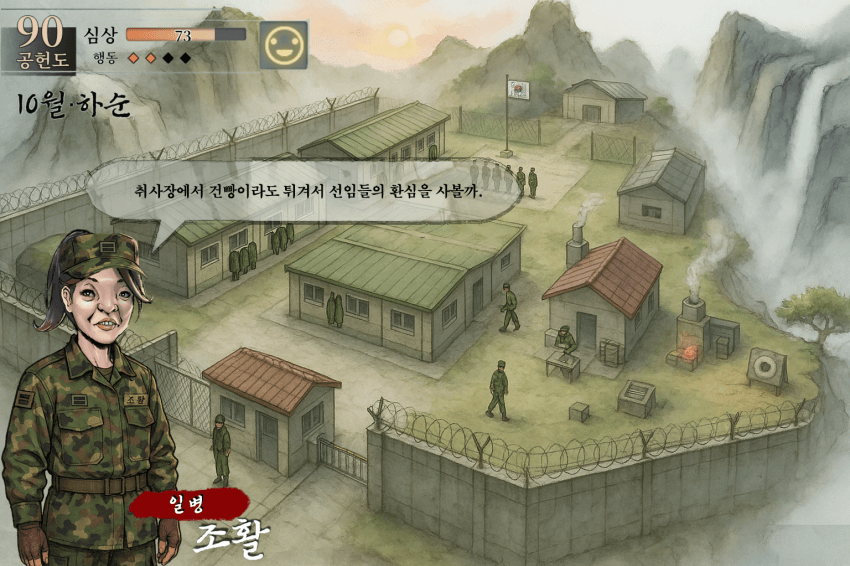Advance the speech bubble dialogue
This screenshot has width=850, height=566.
(308, 191)
